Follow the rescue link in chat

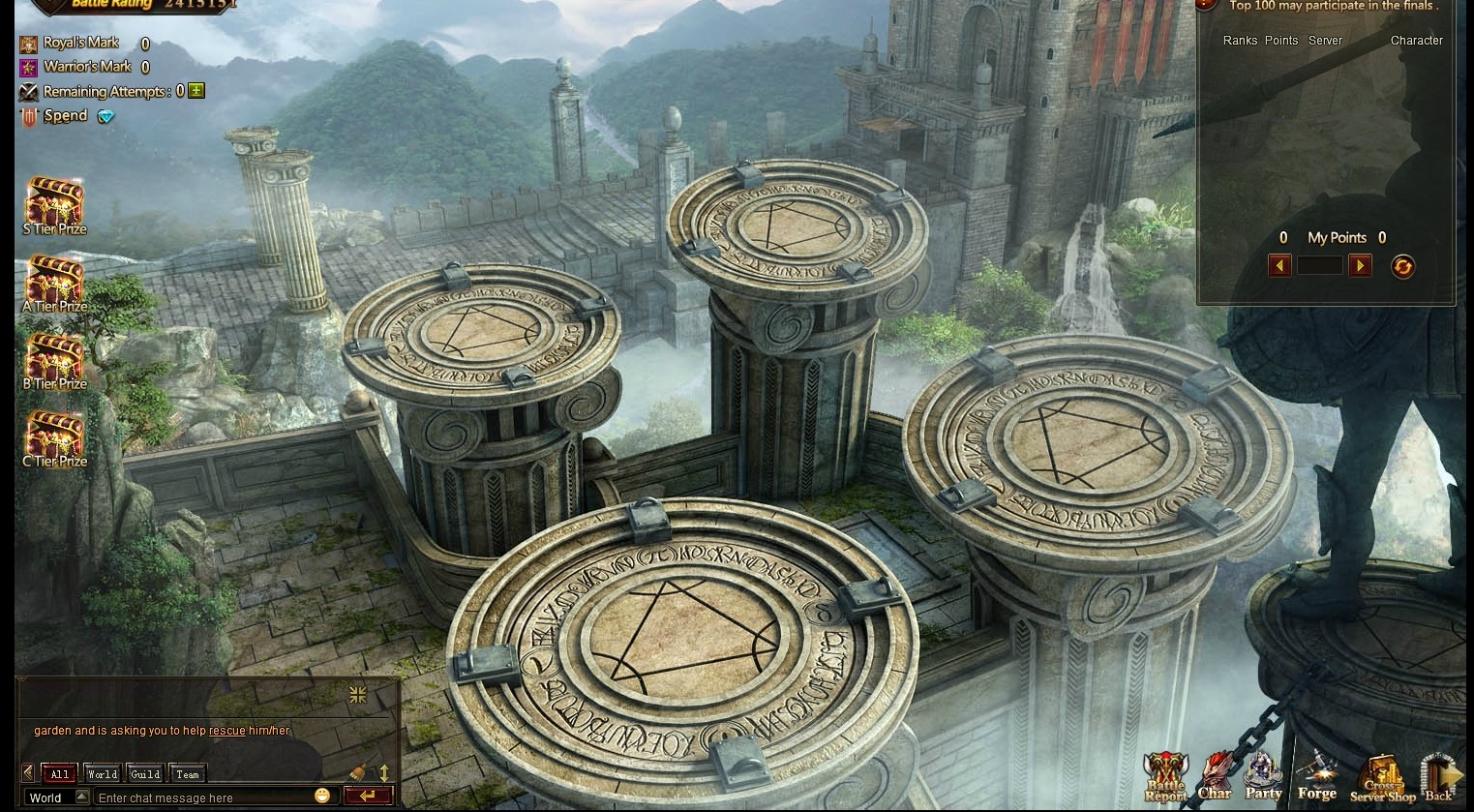(x=227, y=731)
